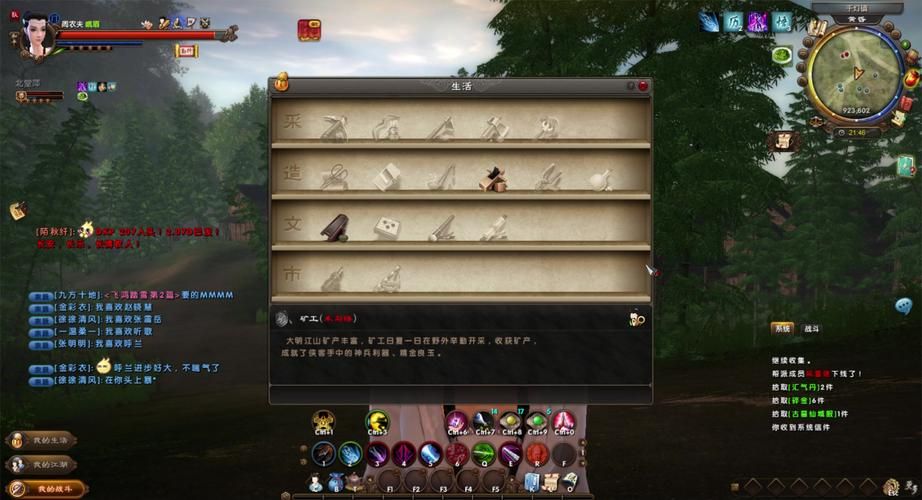Use the yellow orb item on Ctrl+8

(511, 421)
